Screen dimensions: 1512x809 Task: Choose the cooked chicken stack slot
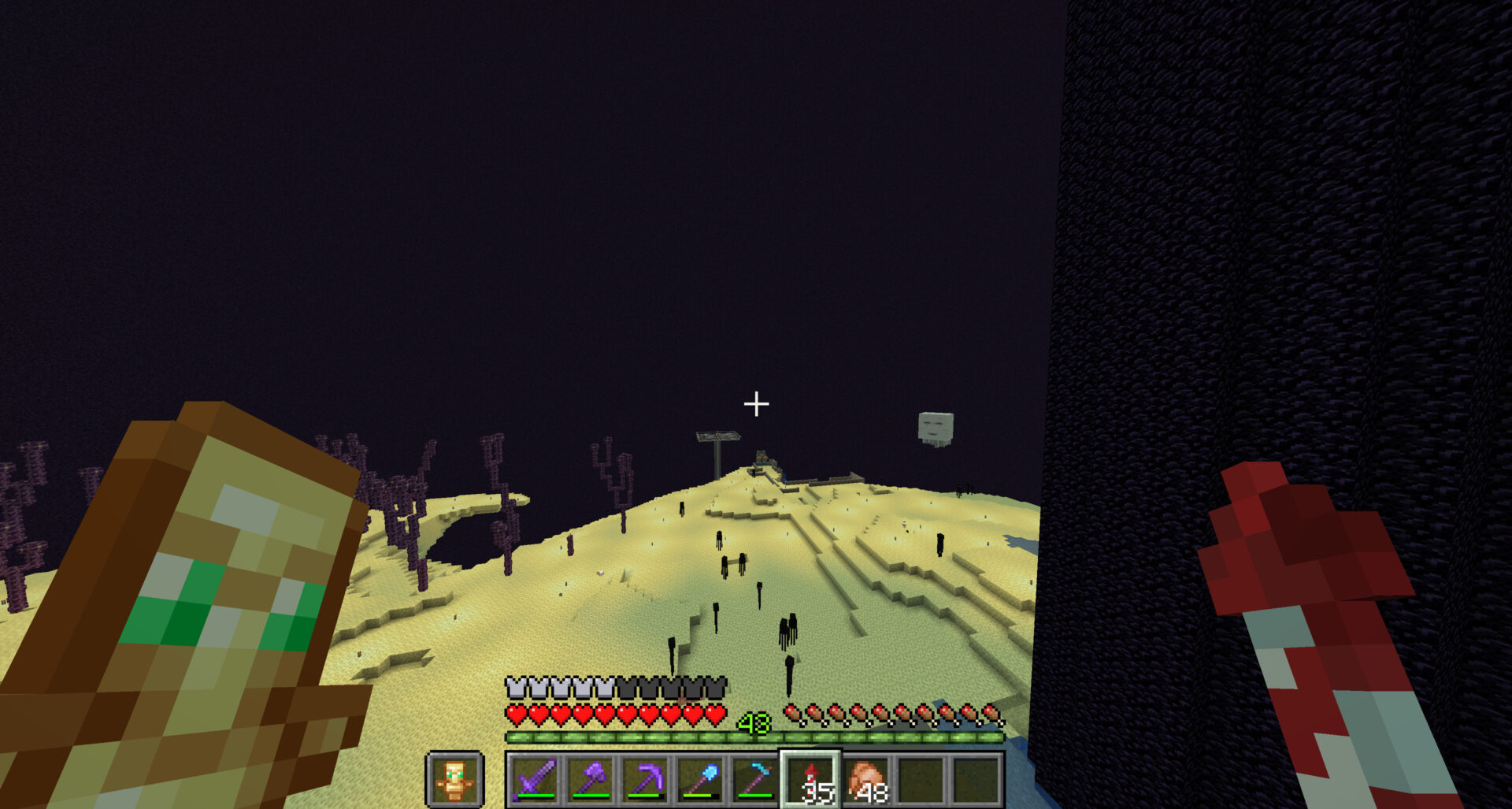click(x=867, y=779)
